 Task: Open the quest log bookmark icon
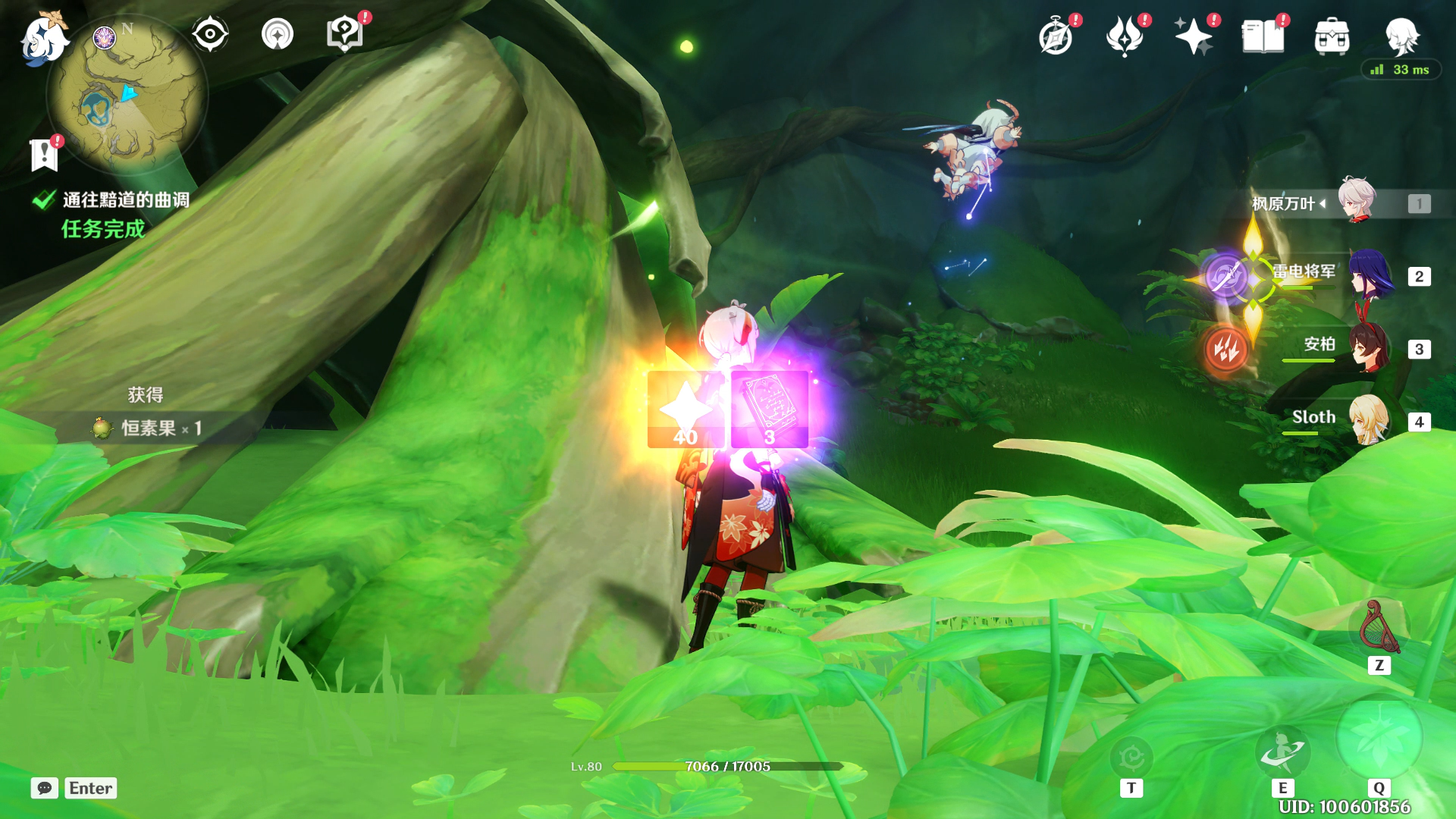click(44, 155)
